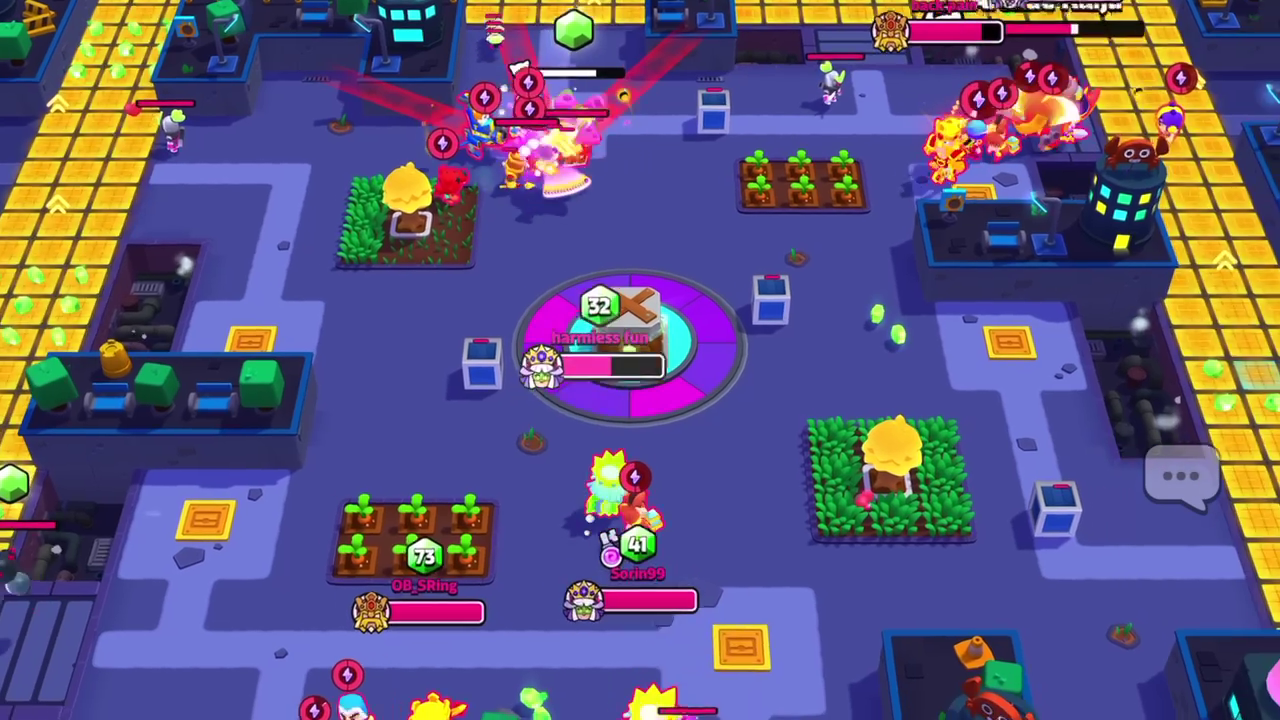
Task: Click the portrait beside the harmless fun bar
Action: pyautogui.click(x=541, y=368)
